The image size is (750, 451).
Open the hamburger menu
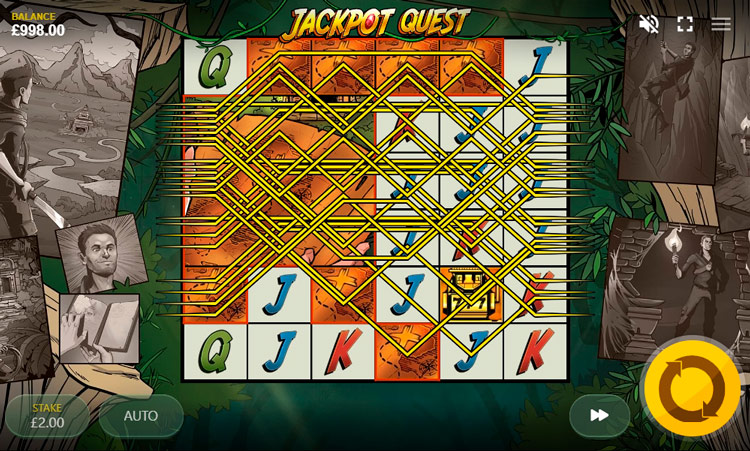tap(721, 24)
